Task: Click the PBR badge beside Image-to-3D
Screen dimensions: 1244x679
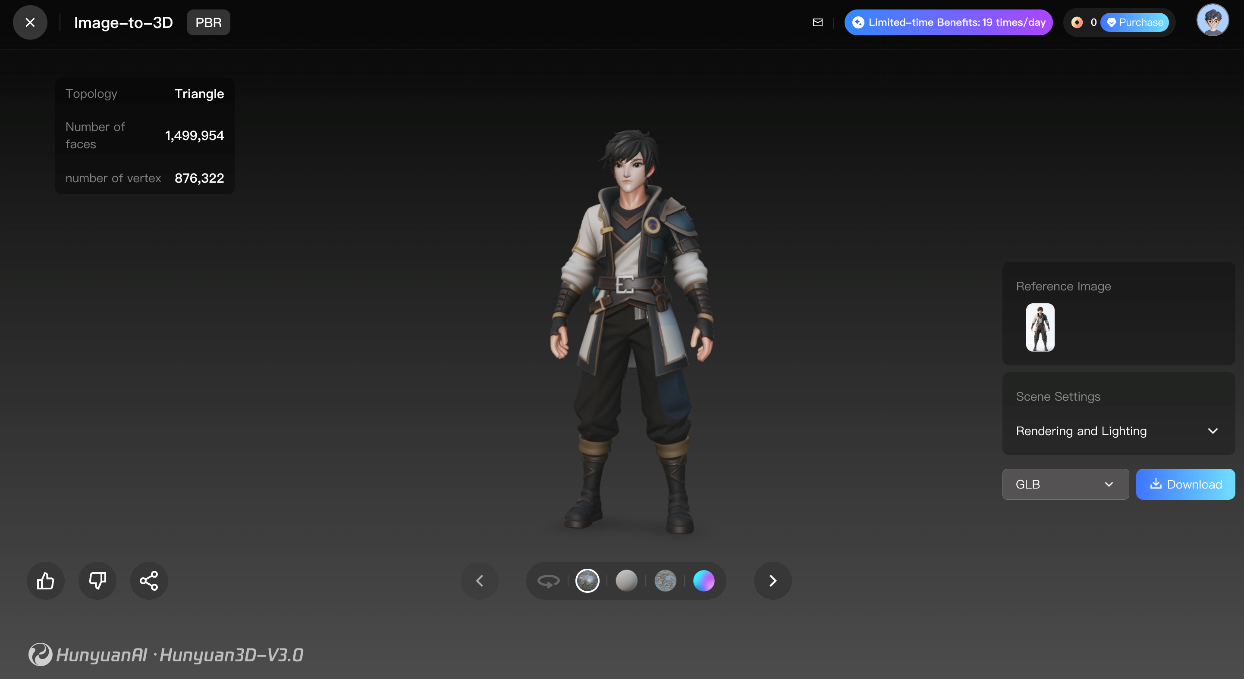Action: tap(208, 22)
